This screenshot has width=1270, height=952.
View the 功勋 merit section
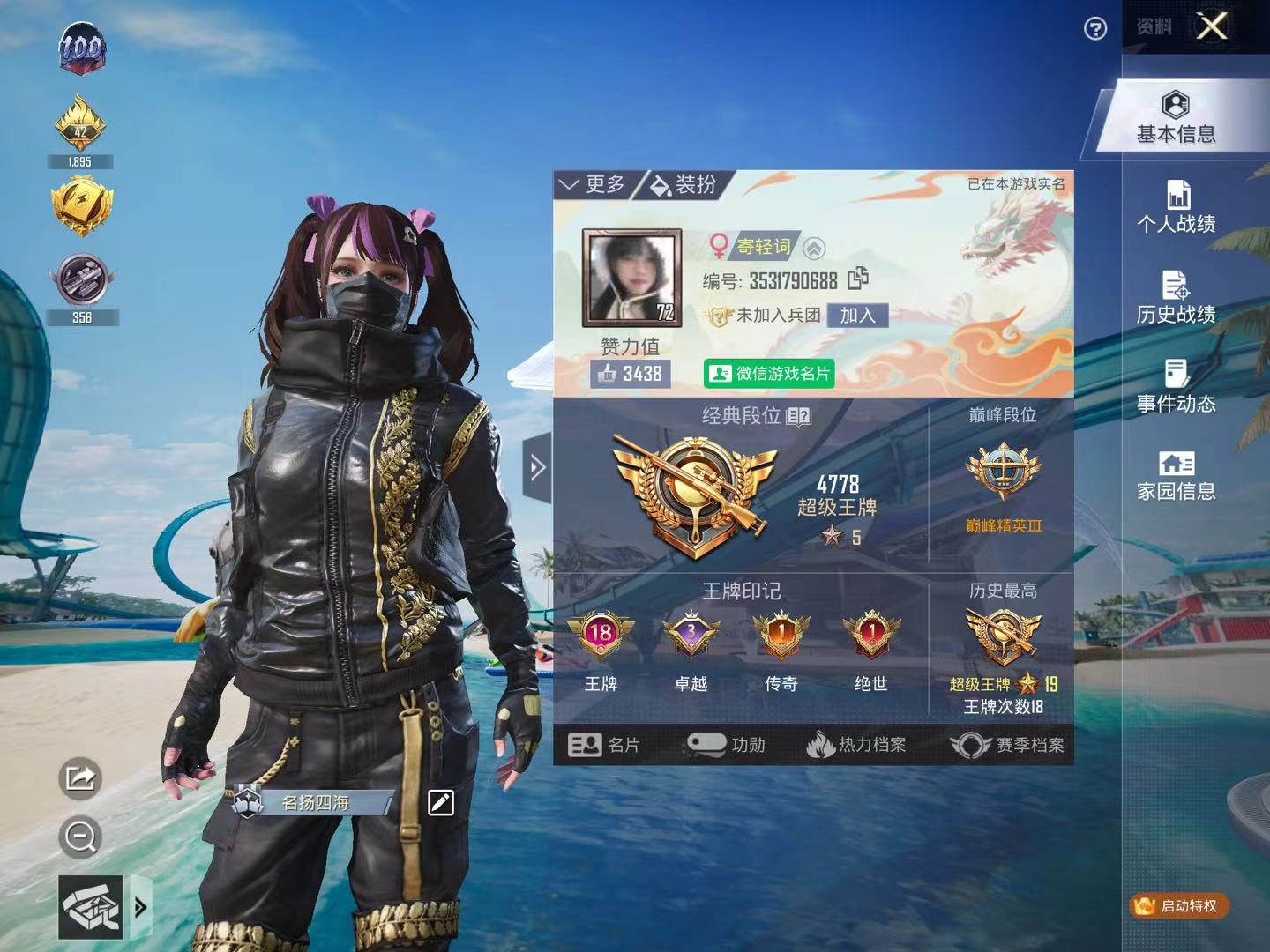[726, 746]
